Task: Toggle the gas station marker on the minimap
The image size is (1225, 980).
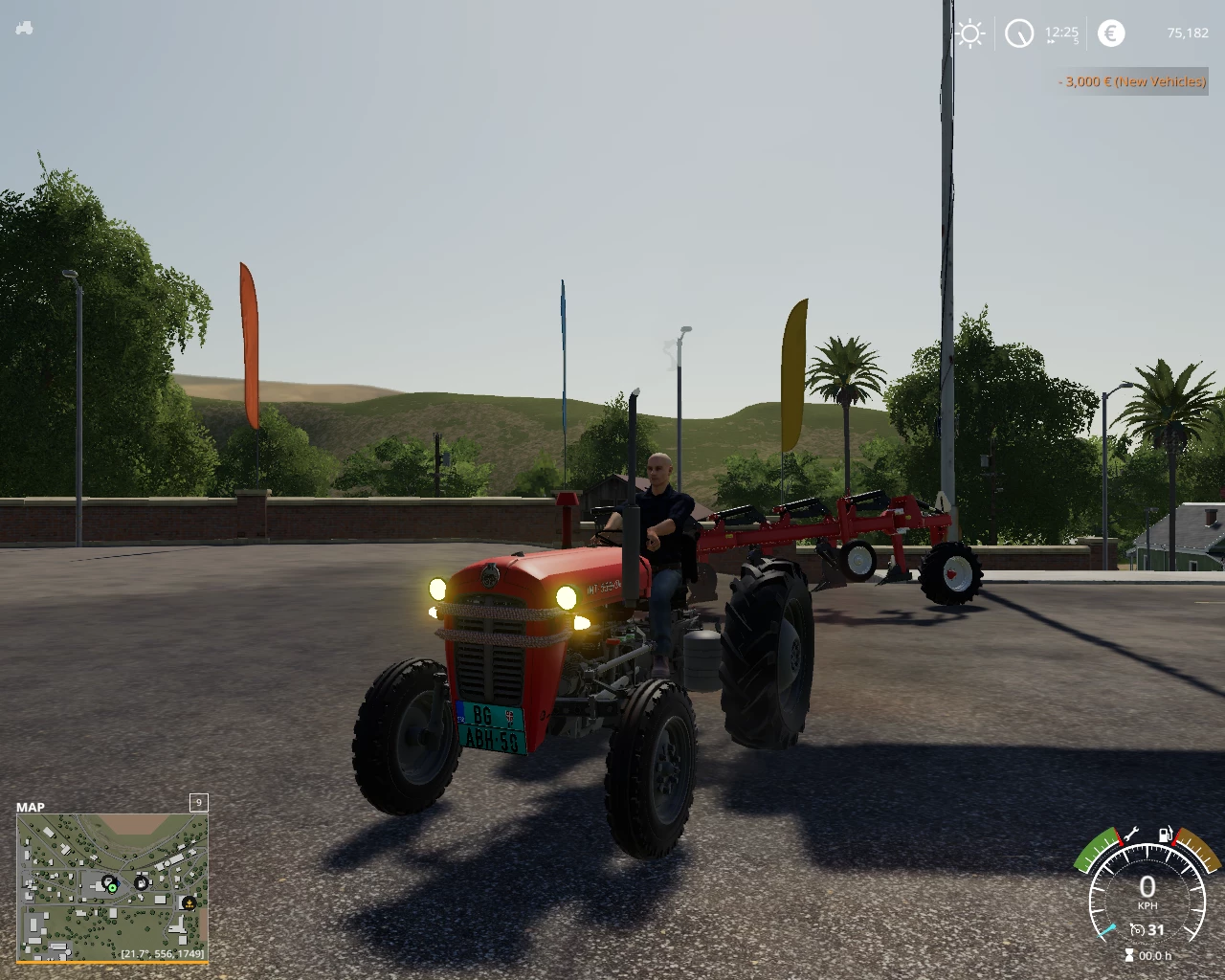Action: [x=142, y=882]
